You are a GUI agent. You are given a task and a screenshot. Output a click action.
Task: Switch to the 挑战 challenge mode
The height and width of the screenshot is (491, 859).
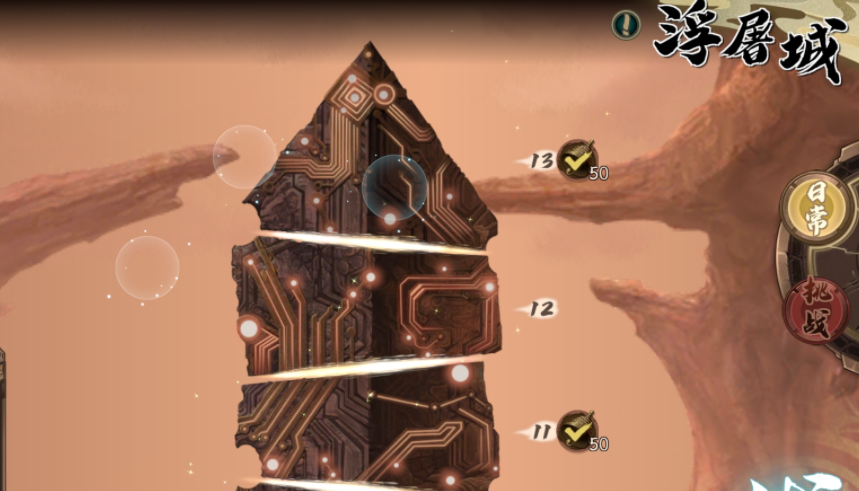(x=816, y=308)
